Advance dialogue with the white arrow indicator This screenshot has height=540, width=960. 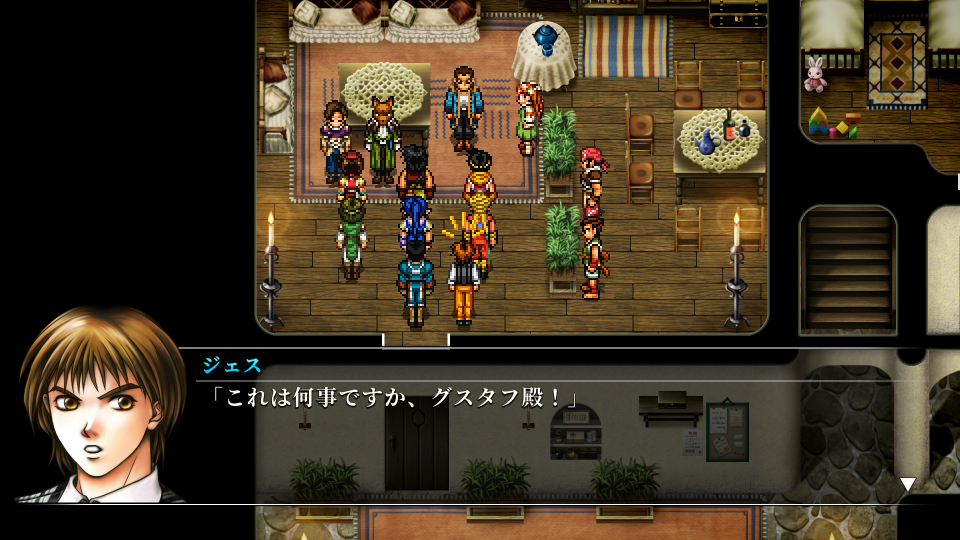(907, 484)
